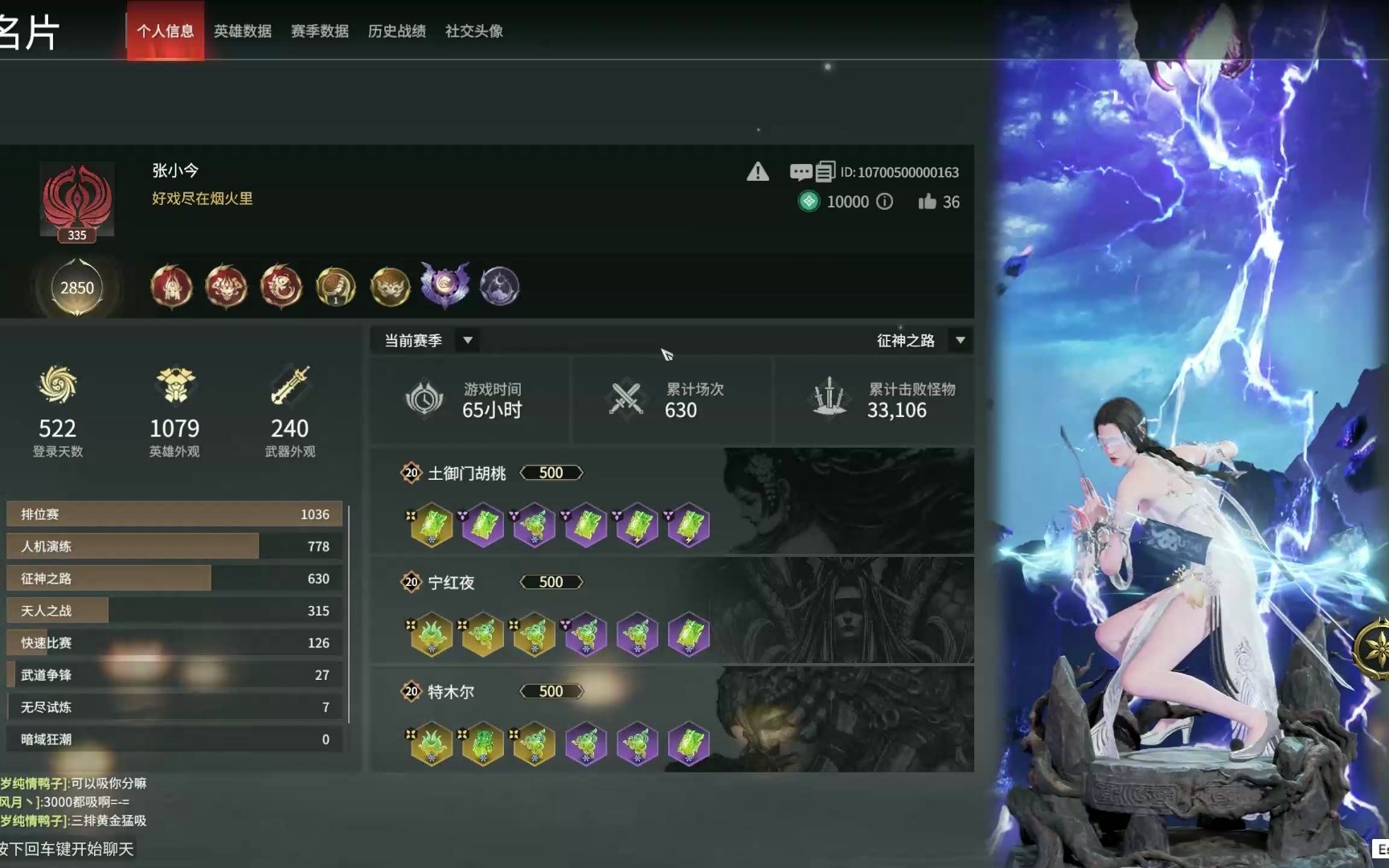The width and height of the screenshot is (1389, 868).
Task: Go to the 社交头像 tab
Action: 473,31
